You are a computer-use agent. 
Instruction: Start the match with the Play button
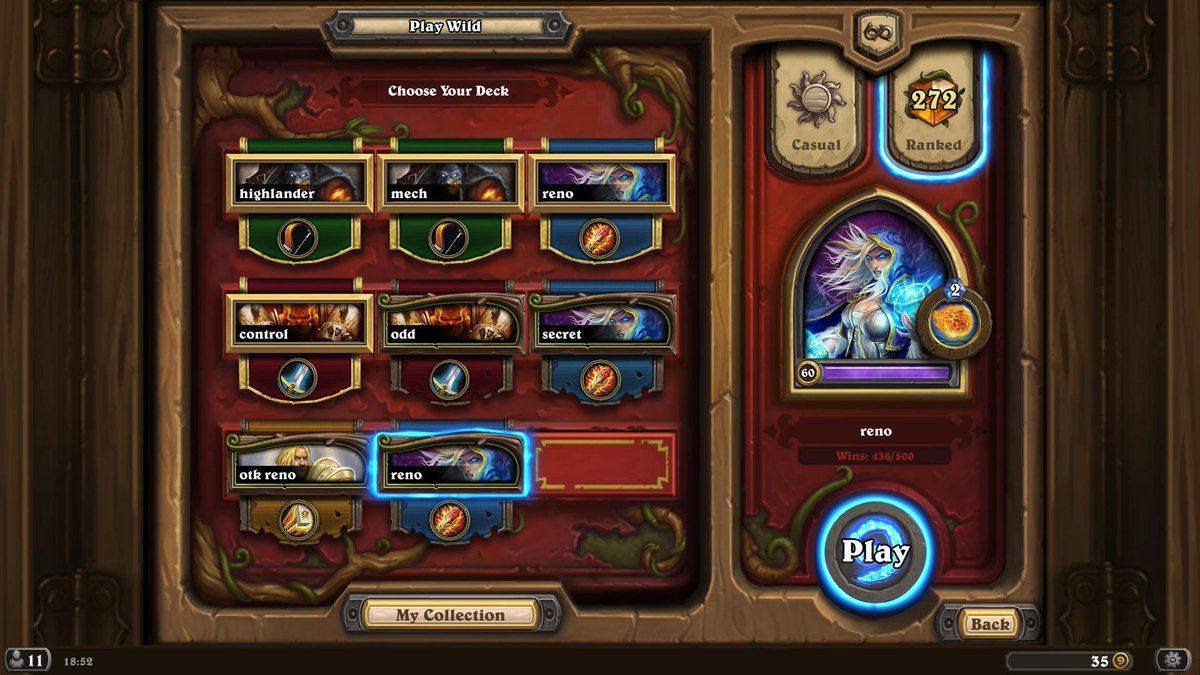875,551
